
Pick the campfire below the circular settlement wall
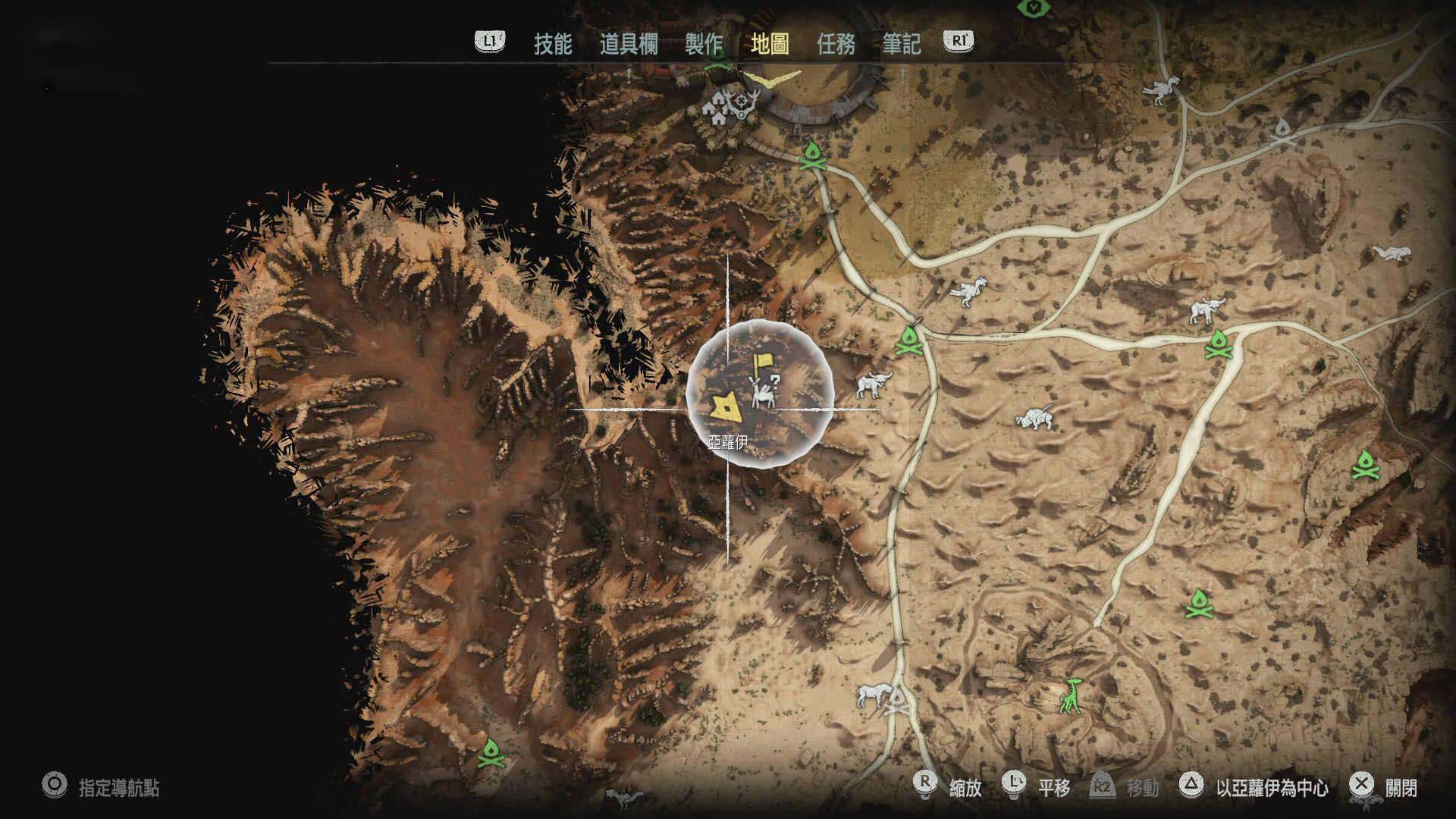[x=812, y=155]
